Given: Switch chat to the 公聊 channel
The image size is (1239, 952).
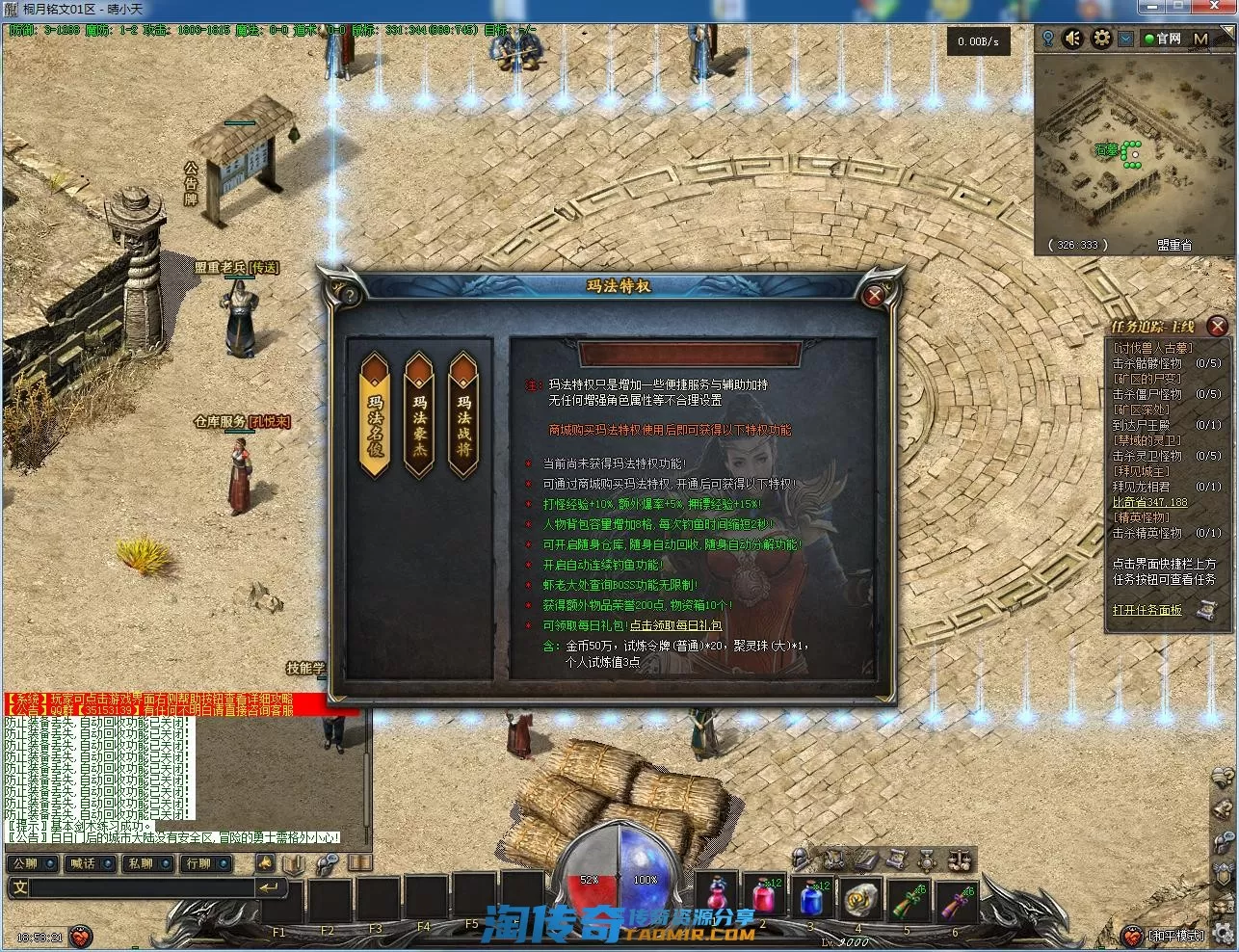Looking at the screenshot, I should [x=26, y=863].
